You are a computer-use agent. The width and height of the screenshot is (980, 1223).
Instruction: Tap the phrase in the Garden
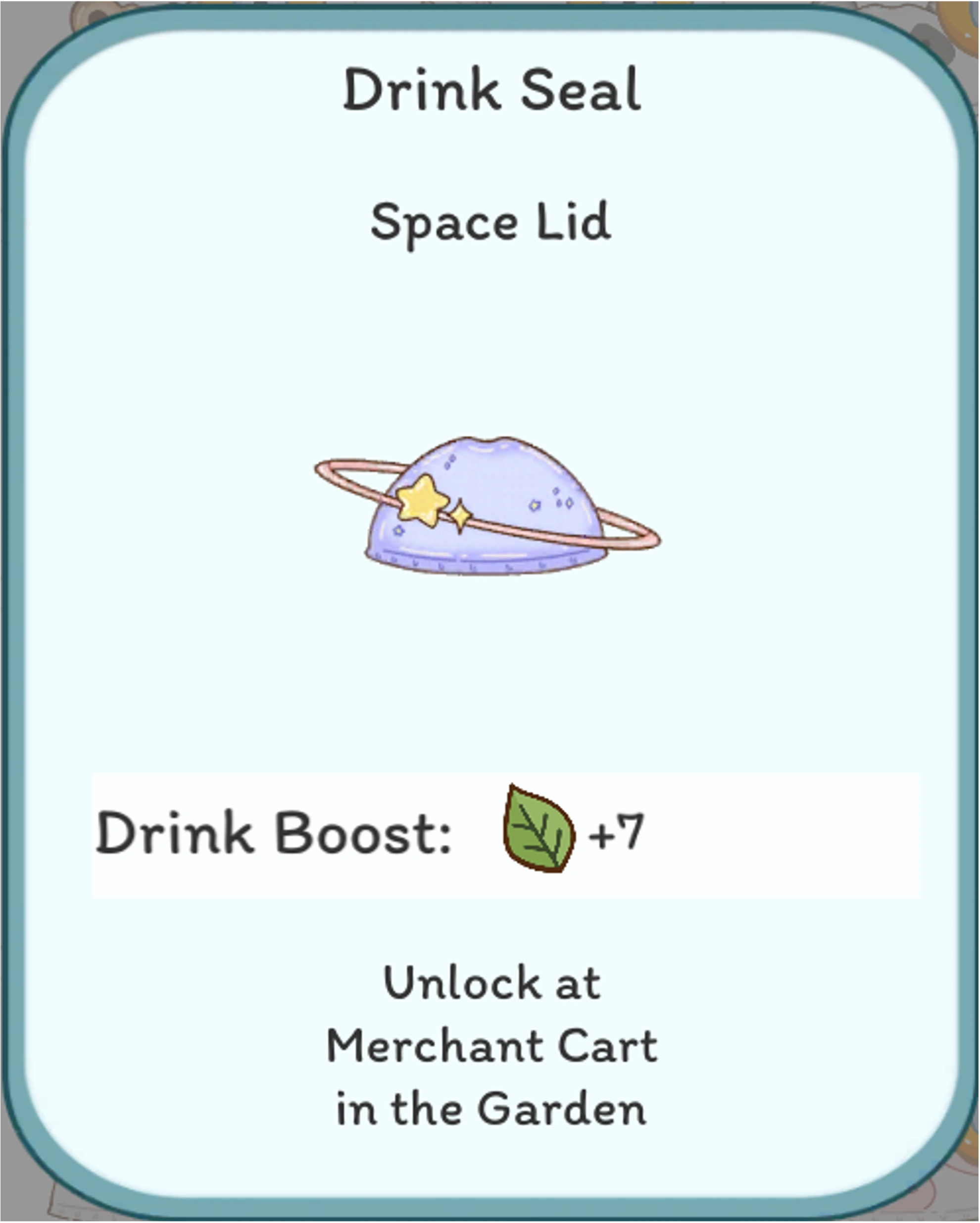tap(490, 1106)
